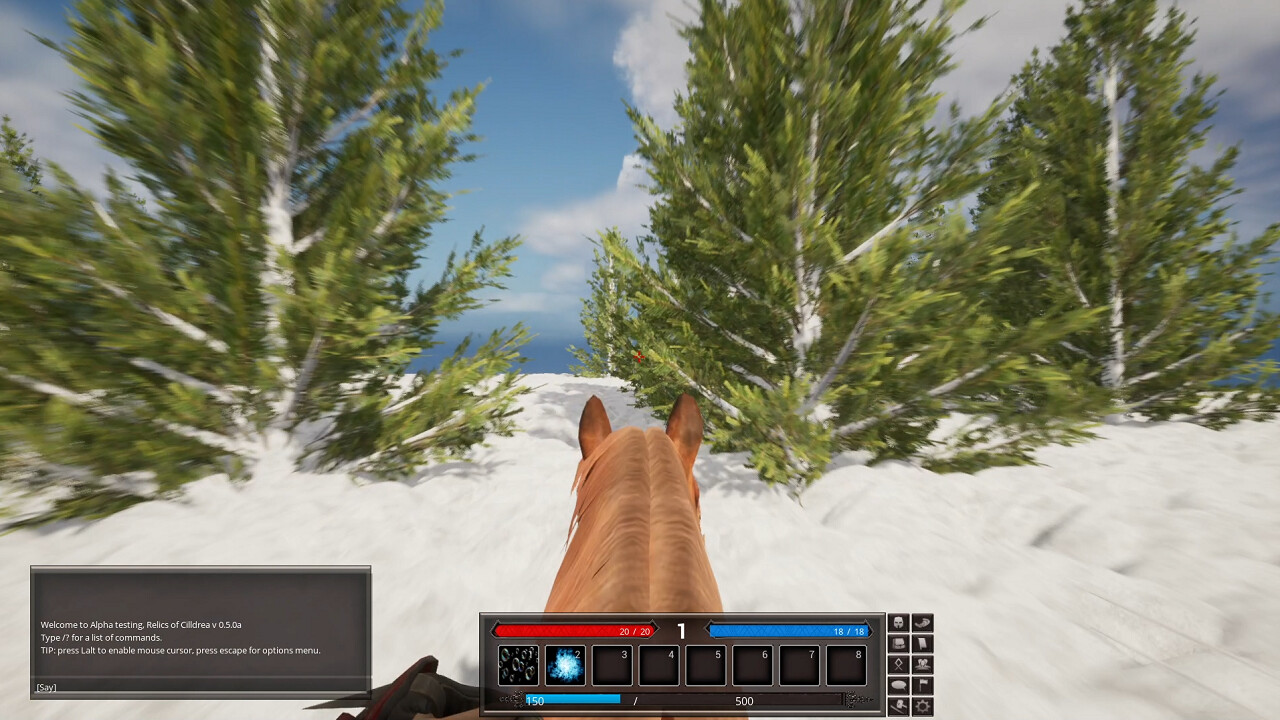
Task: Open the masked helmet character menu icon
Action: click(898, 622)
